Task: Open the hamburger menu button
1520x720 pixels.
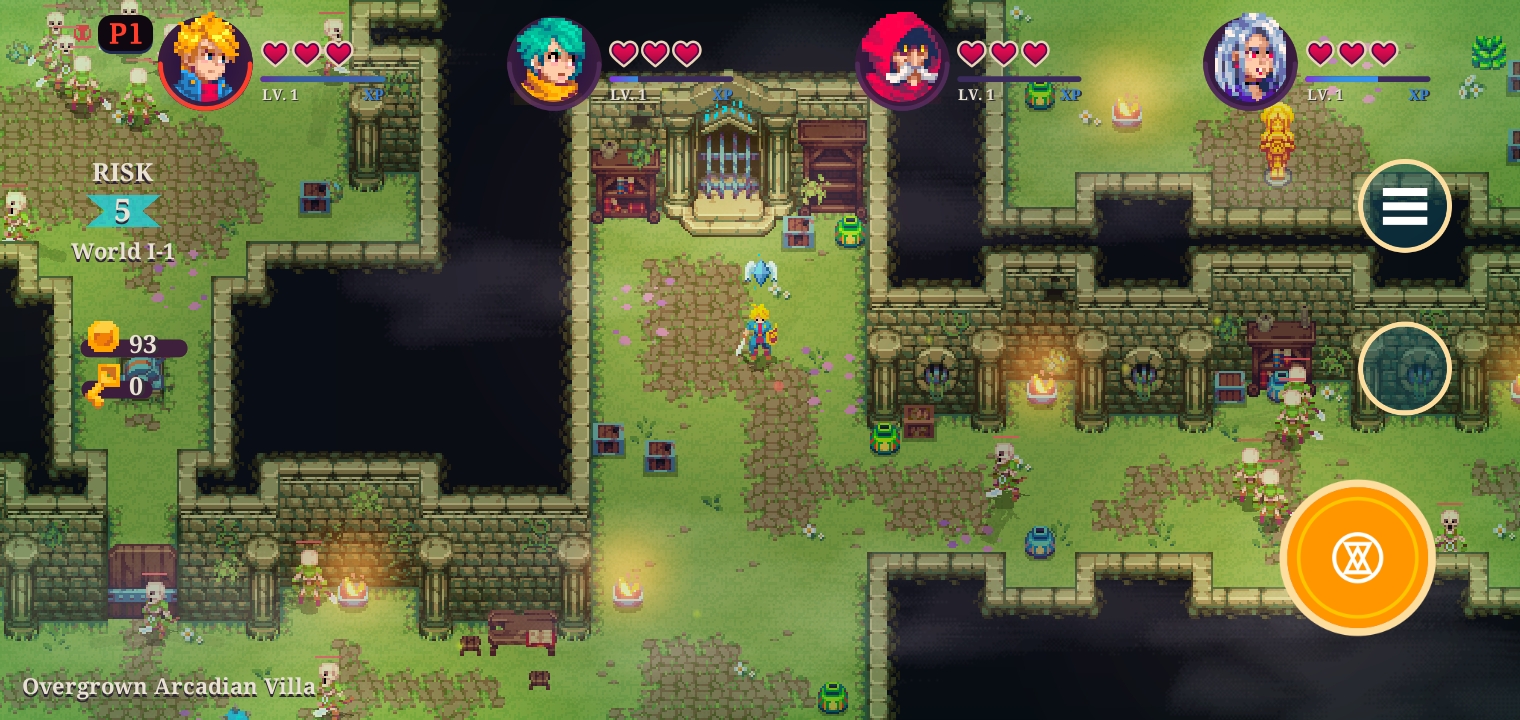Action: 1404,206
